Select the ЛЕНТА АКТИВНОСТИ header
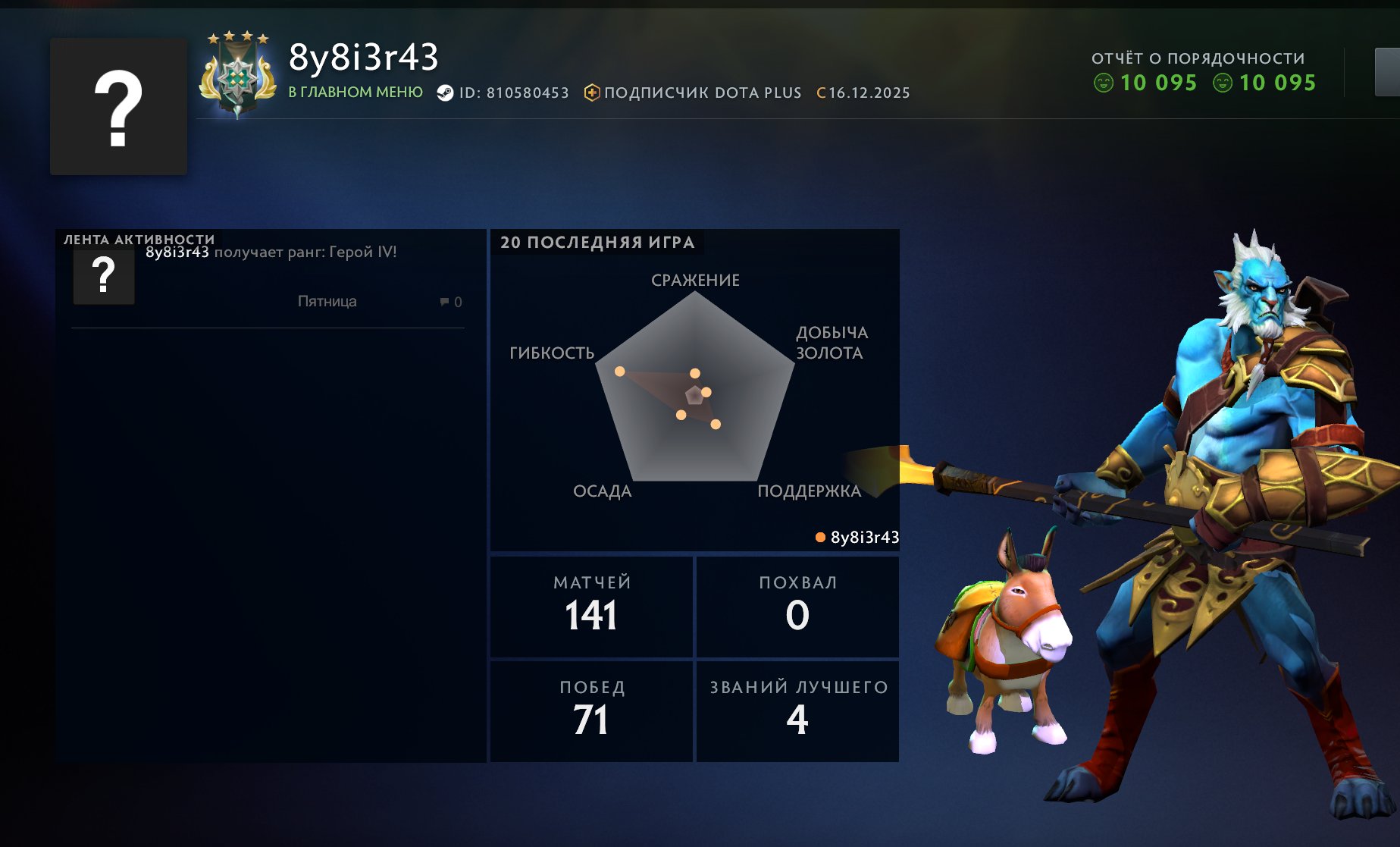The height and width of the screenshot is (847, 1400). tap(139, 237)
